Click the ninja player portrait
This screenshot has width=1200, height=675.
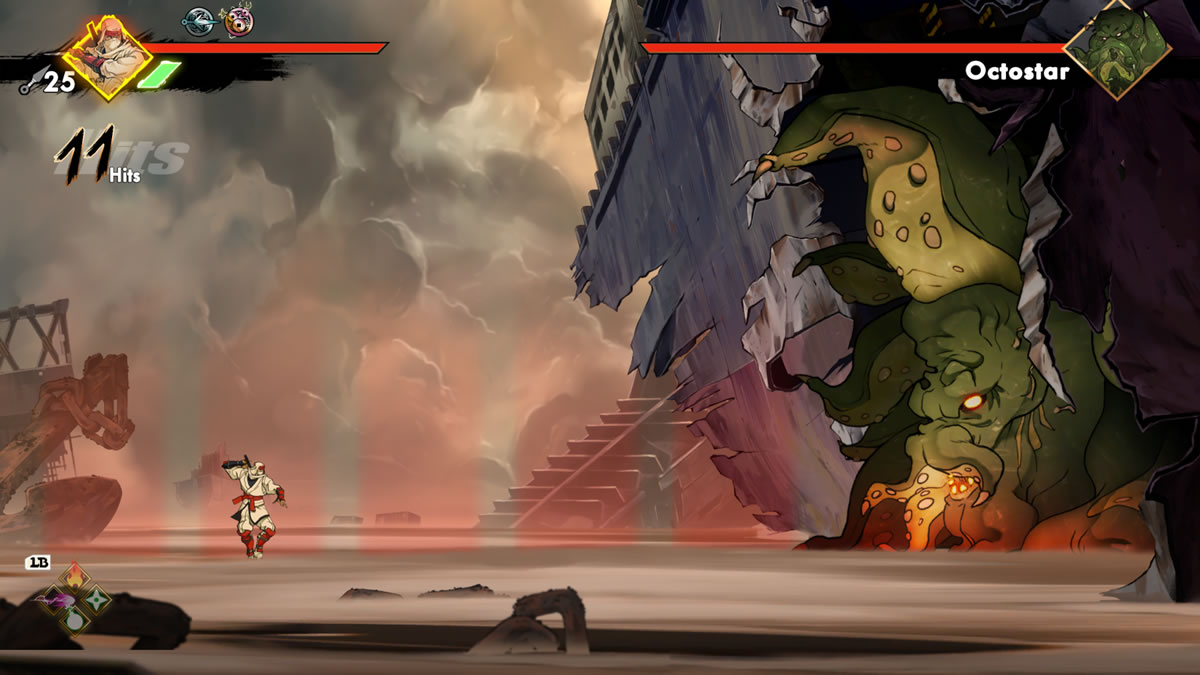[x=106, y=58]
